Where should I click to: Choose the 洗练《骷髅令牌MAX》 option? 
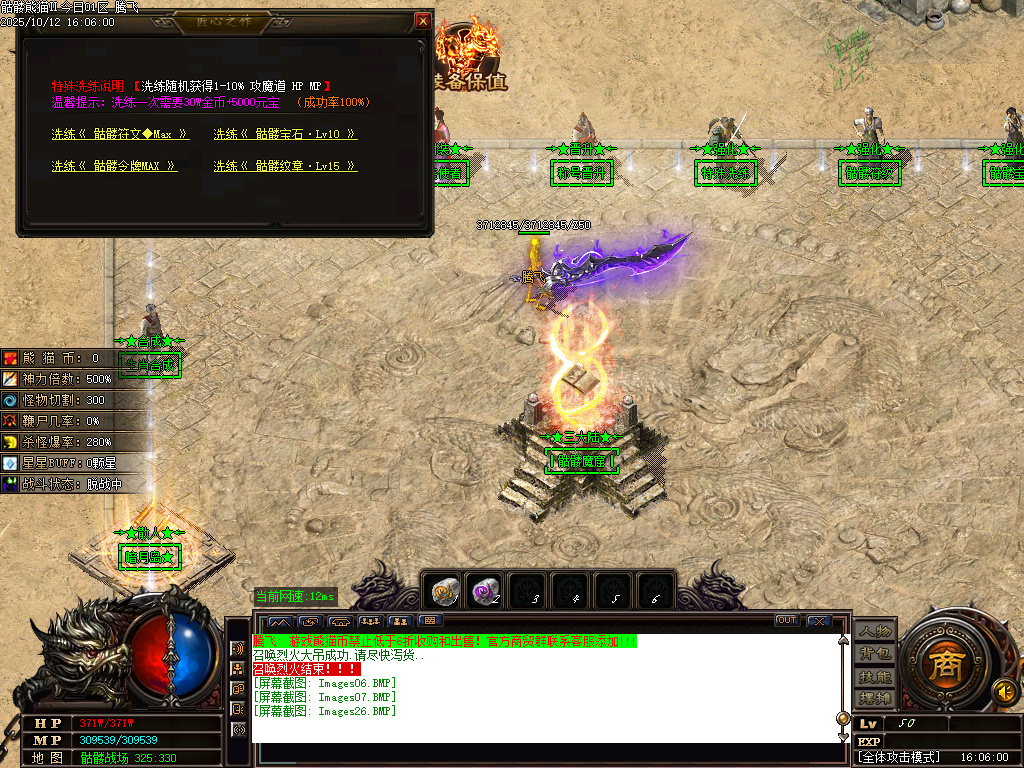(114, 166)
